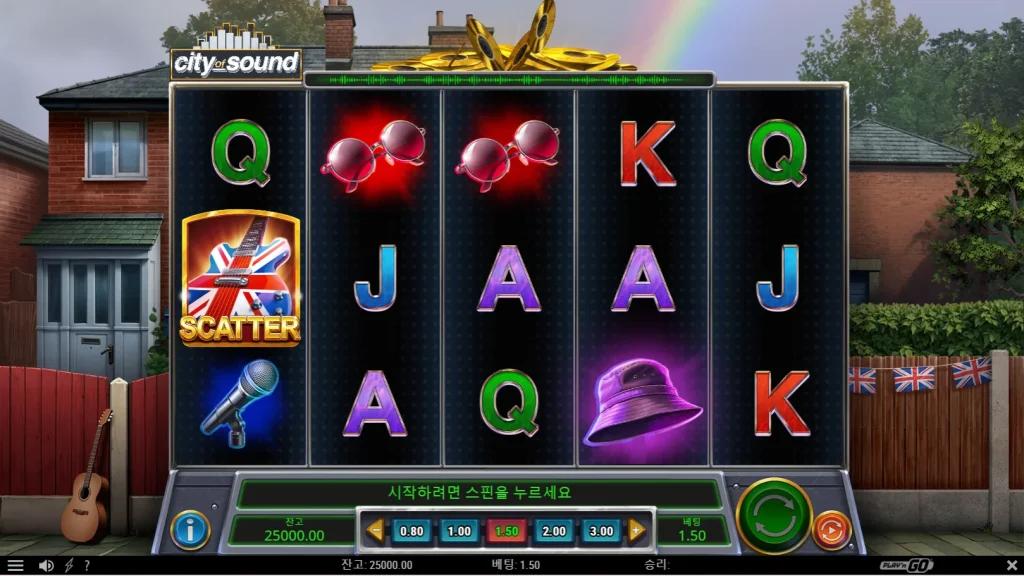Viewport: 1024px width, 576px height.
Task: Open the question mark help
Action: tap(87, 565)
